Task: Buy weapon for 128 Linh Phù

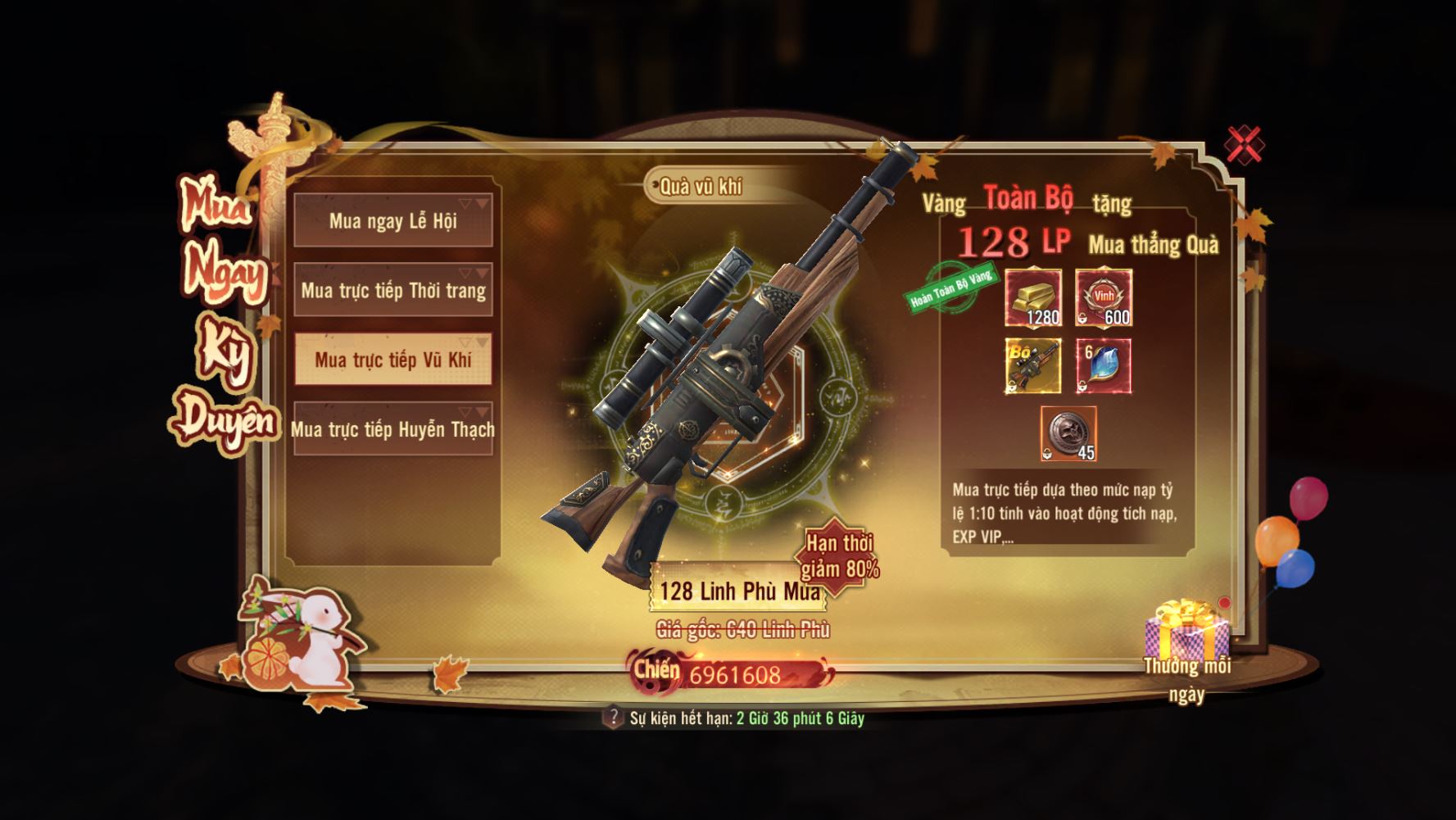Action: pos(737,591)
